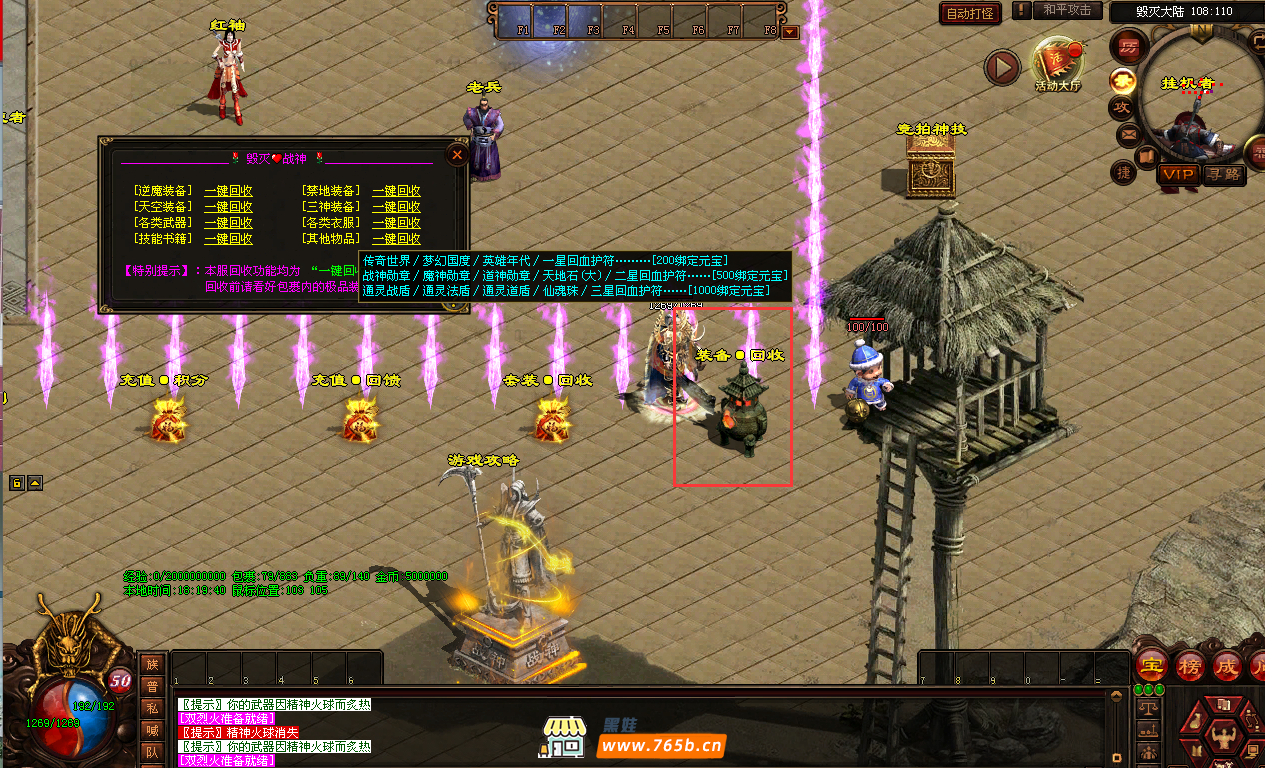
Task: Switch the 和平攻击 attack mode
Action: point(1066,10)
